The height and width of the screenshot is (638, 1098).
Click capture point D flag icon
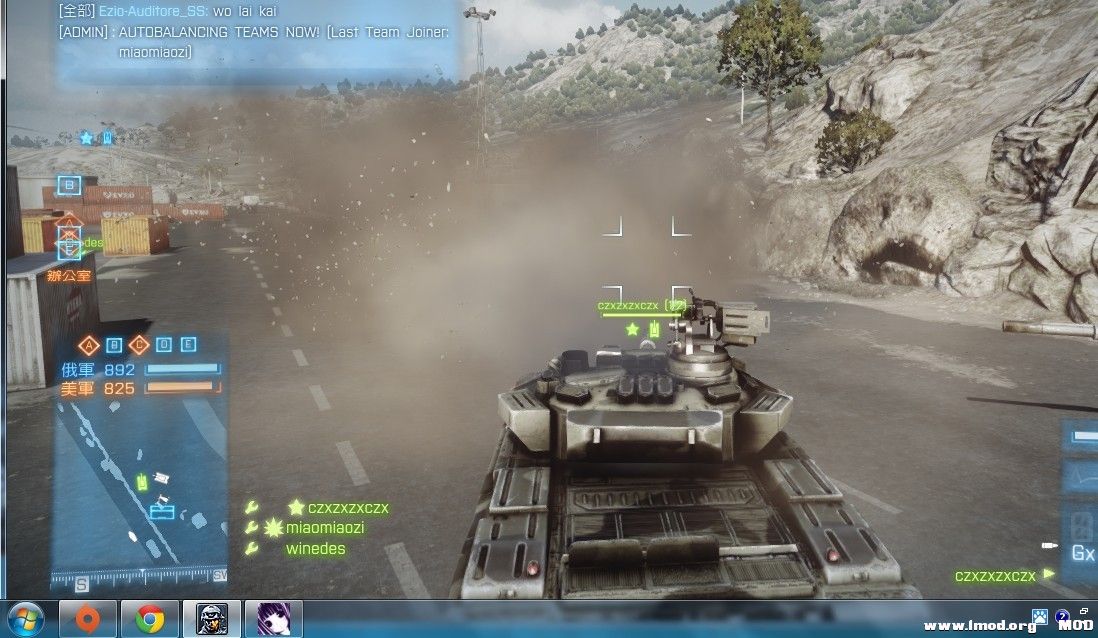pos(164,346)
